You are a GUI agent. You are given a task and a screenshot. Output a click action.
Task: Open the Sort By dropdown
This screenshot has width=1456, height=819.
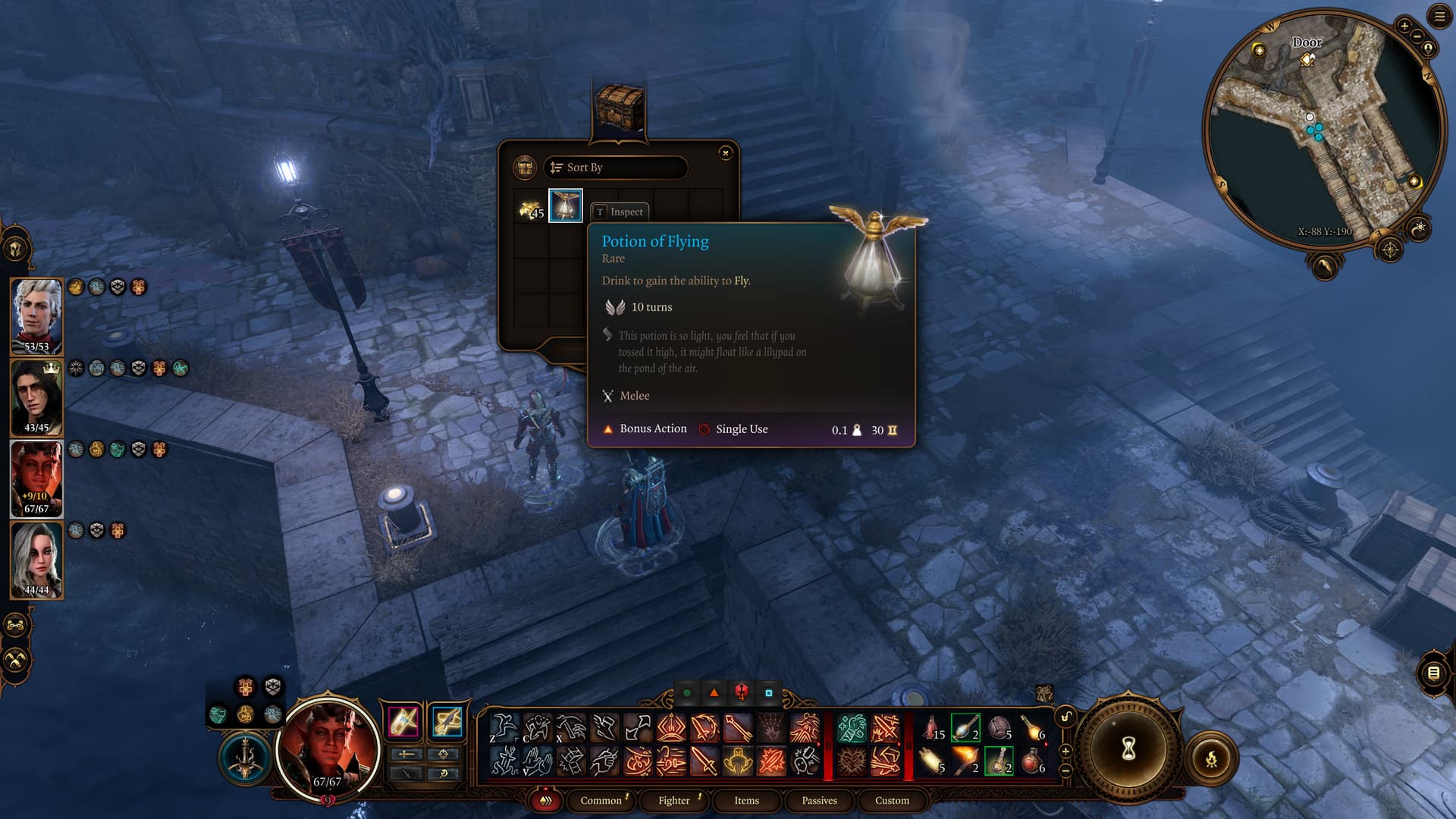coord(615,168)
